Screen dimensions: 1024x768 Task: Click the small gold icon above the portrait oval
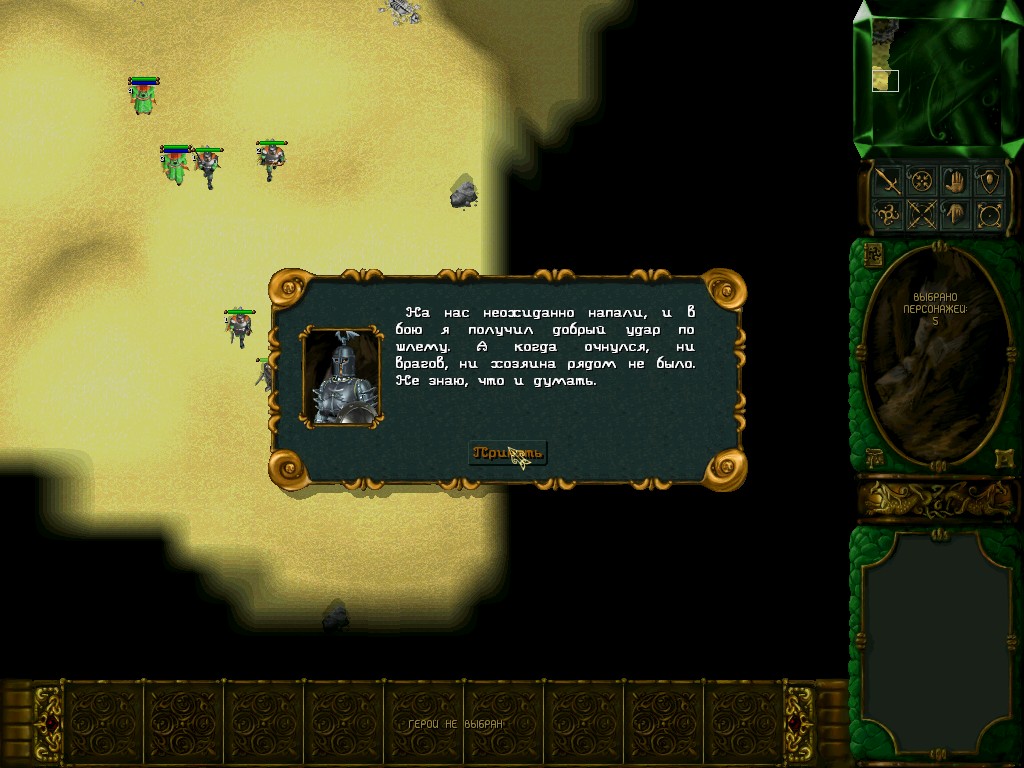click(x=871, y=254)
